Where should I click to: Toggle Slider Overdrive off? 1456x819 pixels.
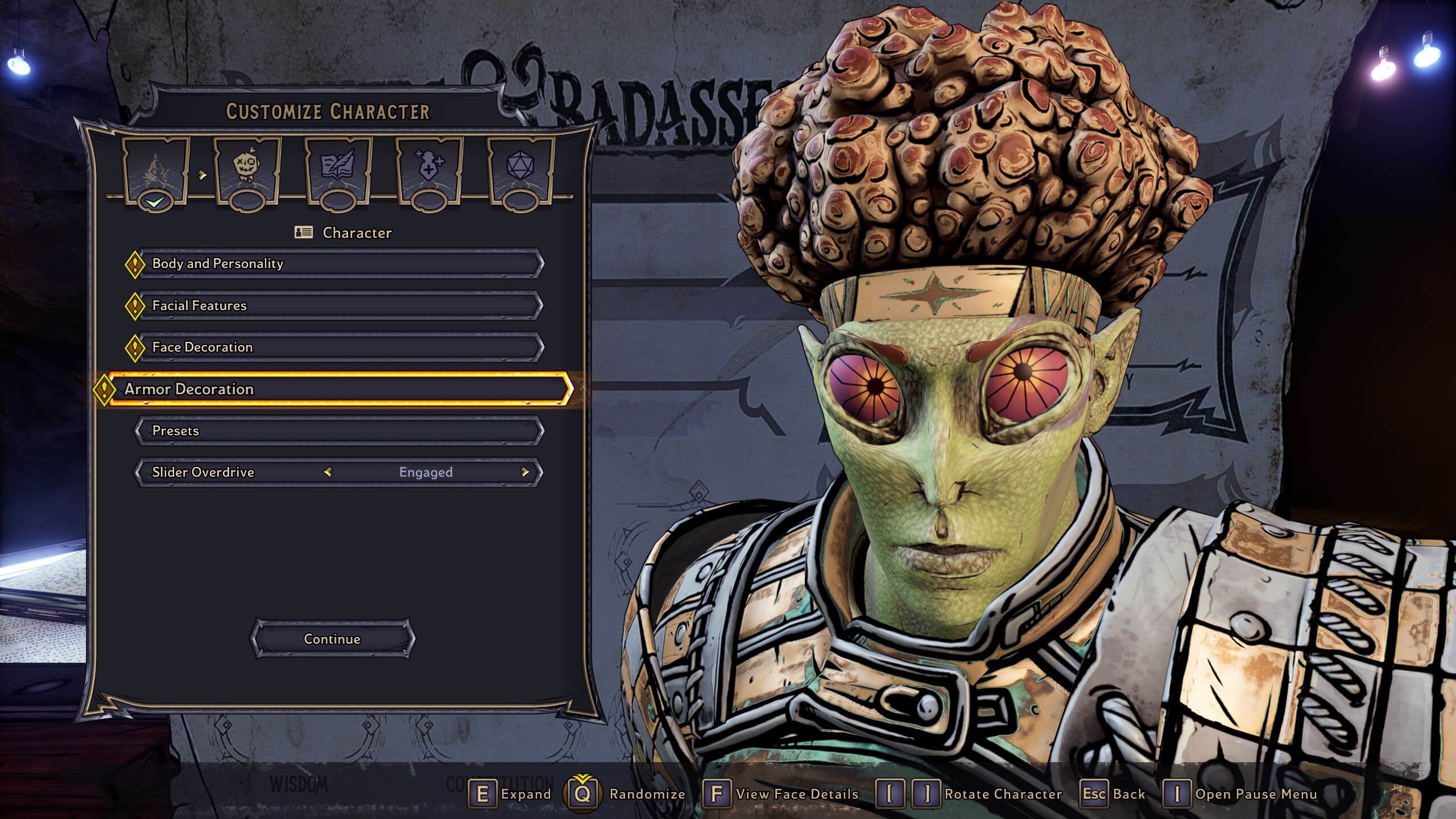427,472
